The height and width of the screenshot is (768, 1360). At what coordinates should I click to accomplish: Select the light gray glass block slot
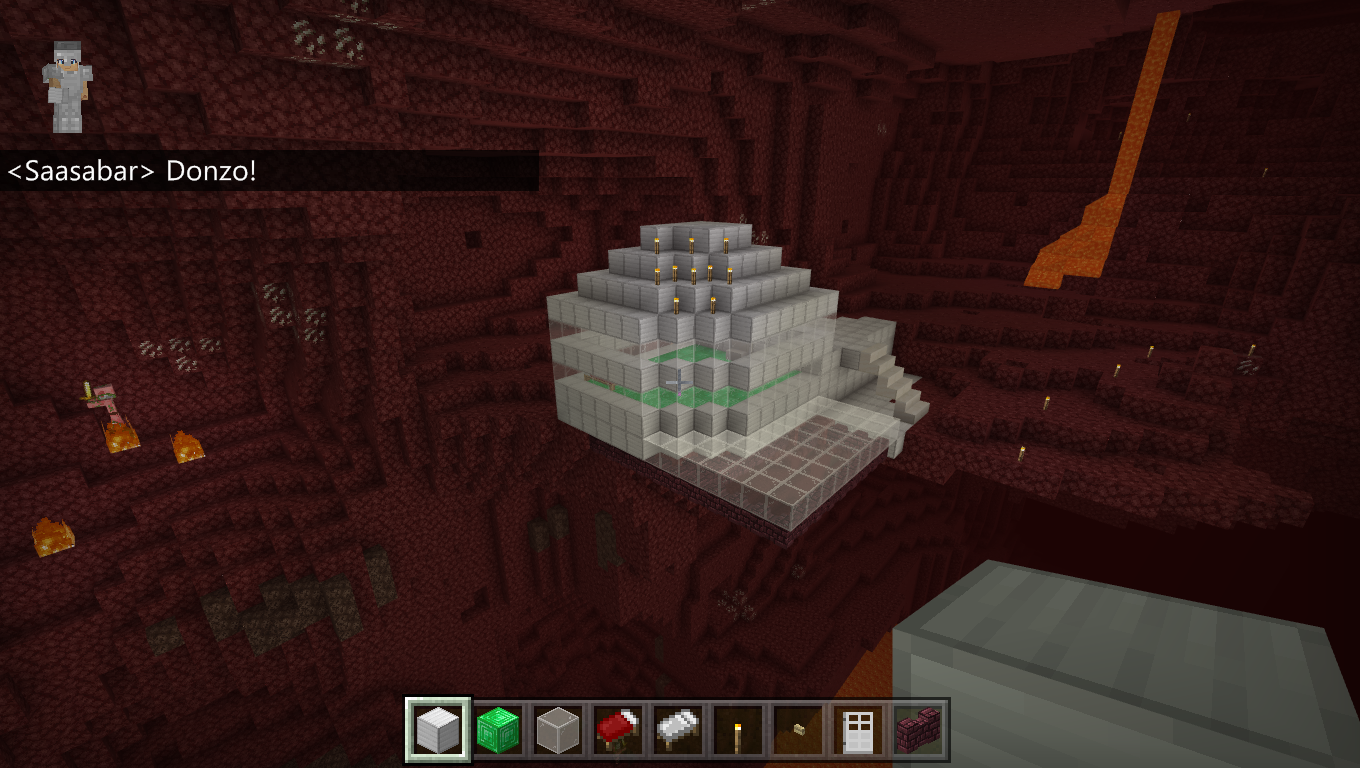tap(558, 730)
